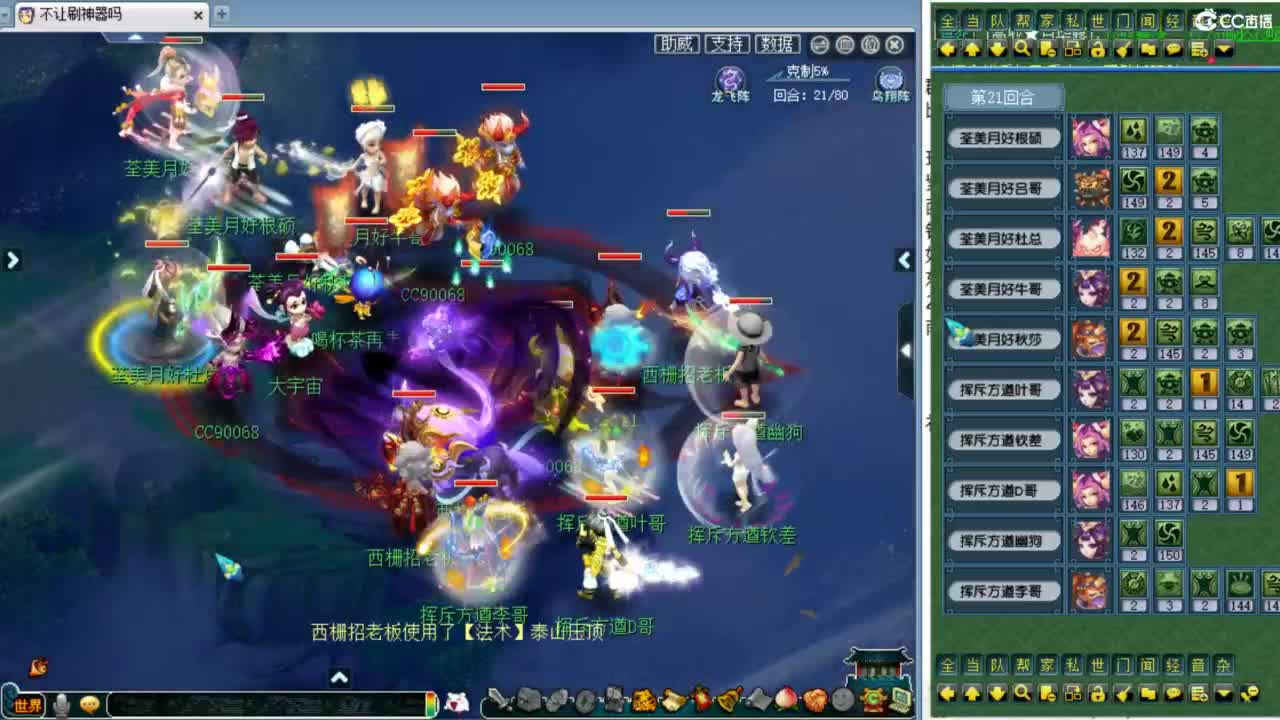Click the bell icon on the bottom toolbar
This screenshot has height=720, width=1280.
click(x=727, y=701)
